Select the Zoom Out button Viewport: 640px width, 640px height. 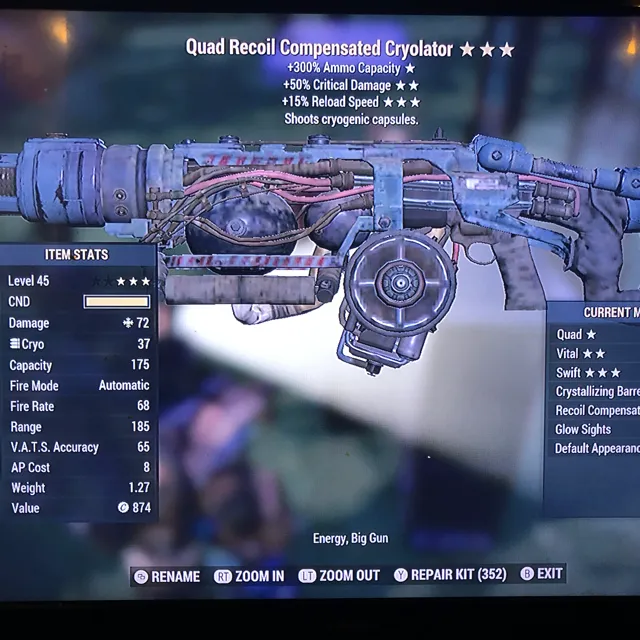339,576
